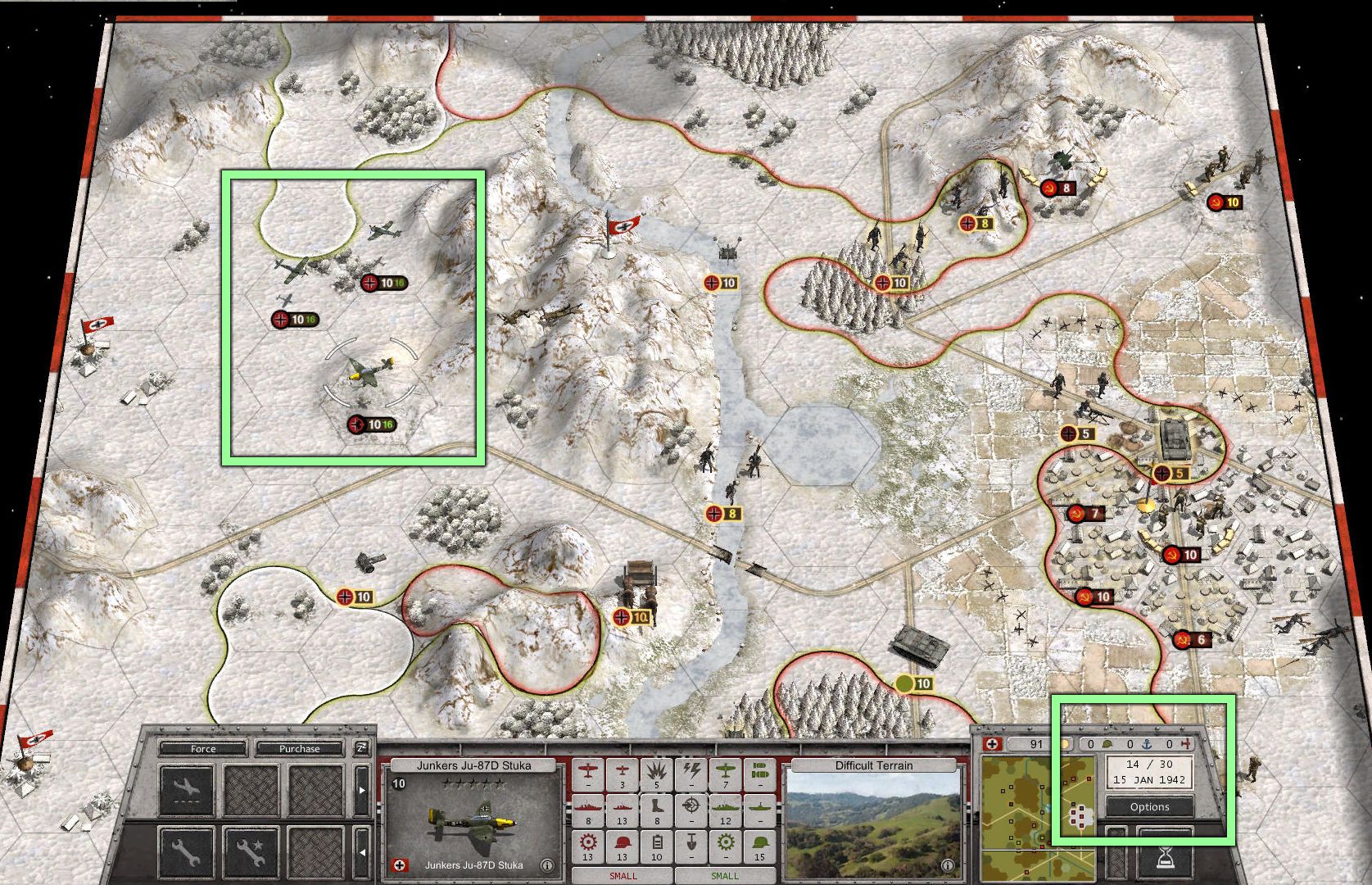Click the boot movement stat tile
Viewport: 1372px width, 885px height.
(x=657, y=810)
